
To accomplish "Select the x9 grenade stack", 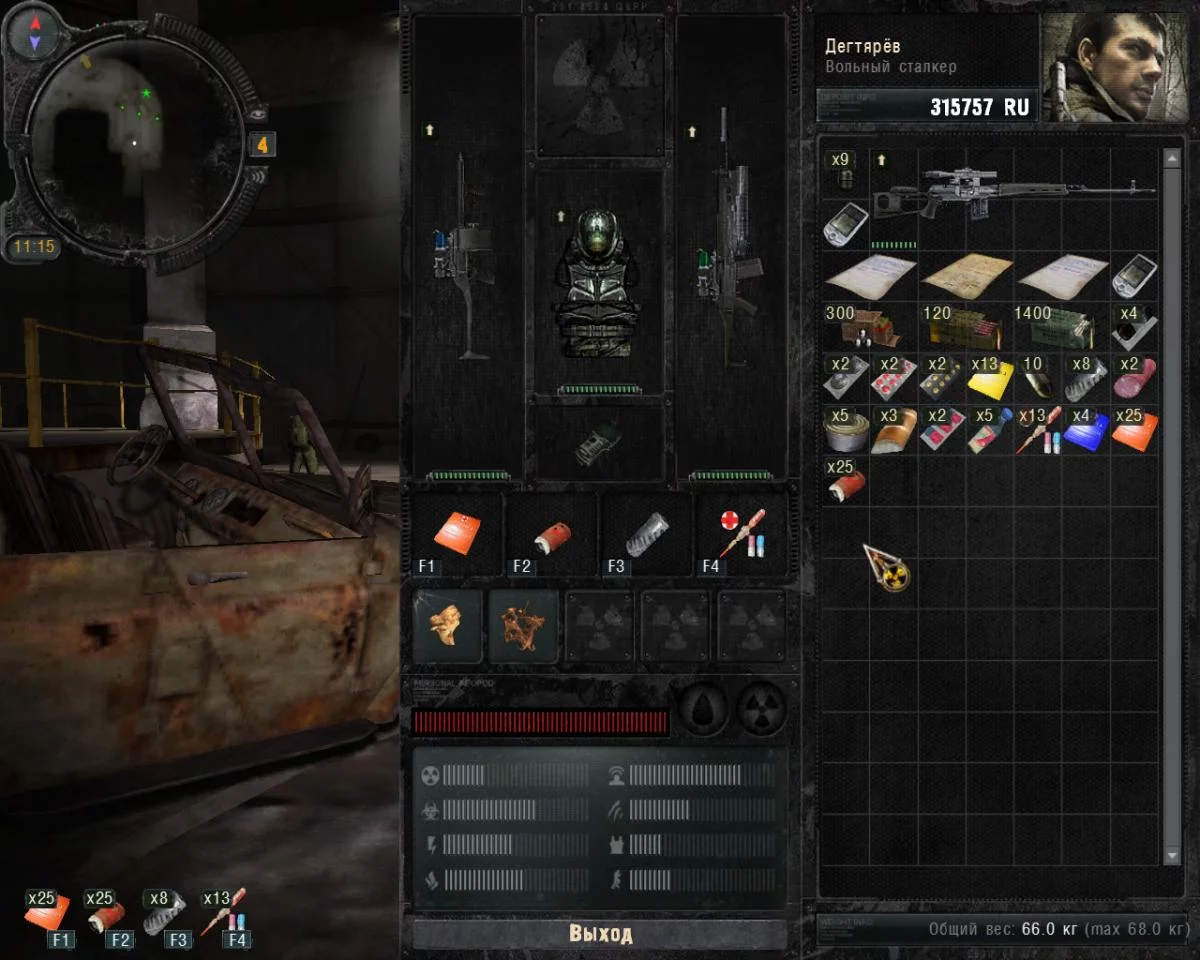I will pos(843,174).
